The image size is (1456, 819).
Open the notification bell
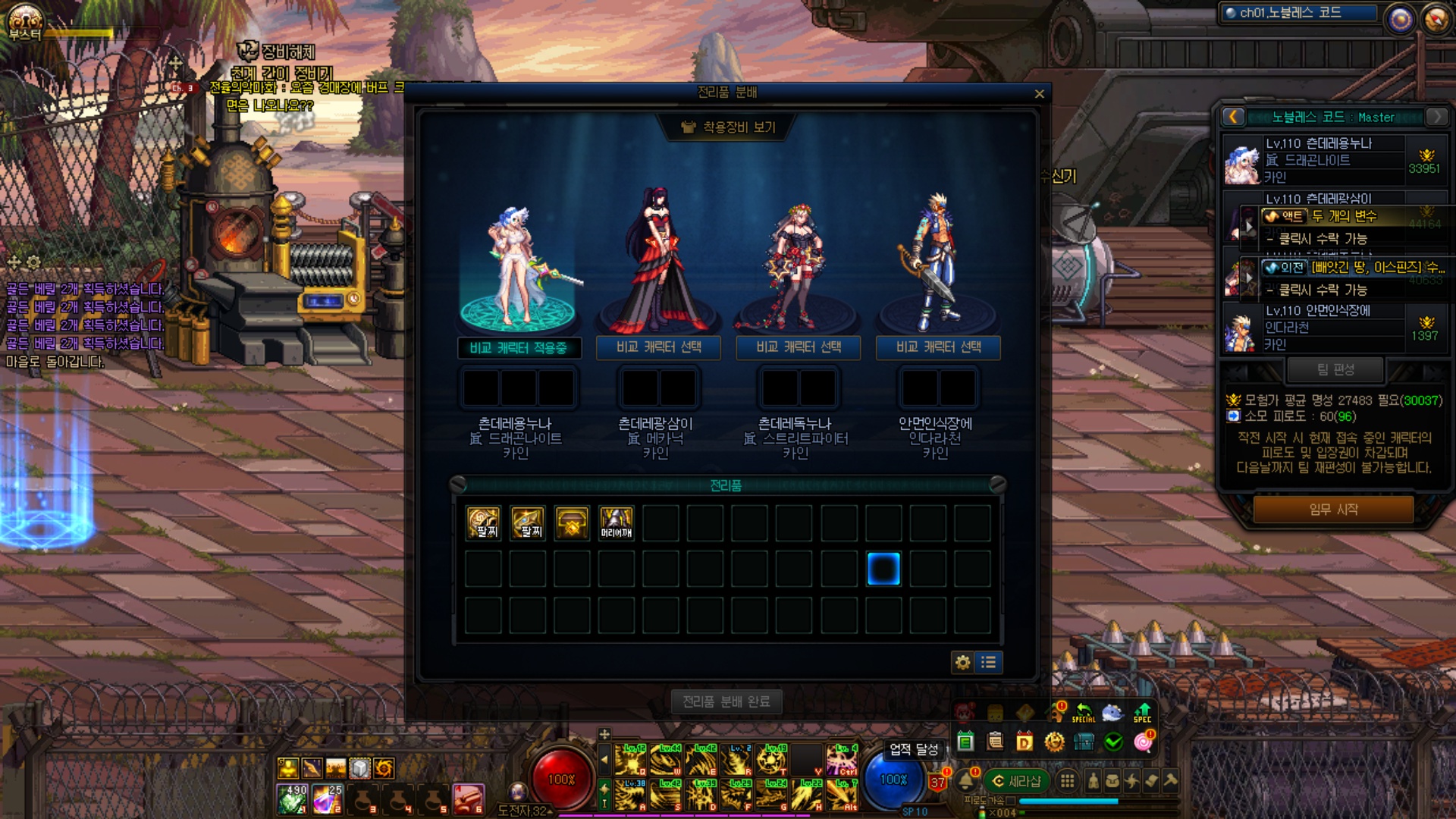point(966,780)
